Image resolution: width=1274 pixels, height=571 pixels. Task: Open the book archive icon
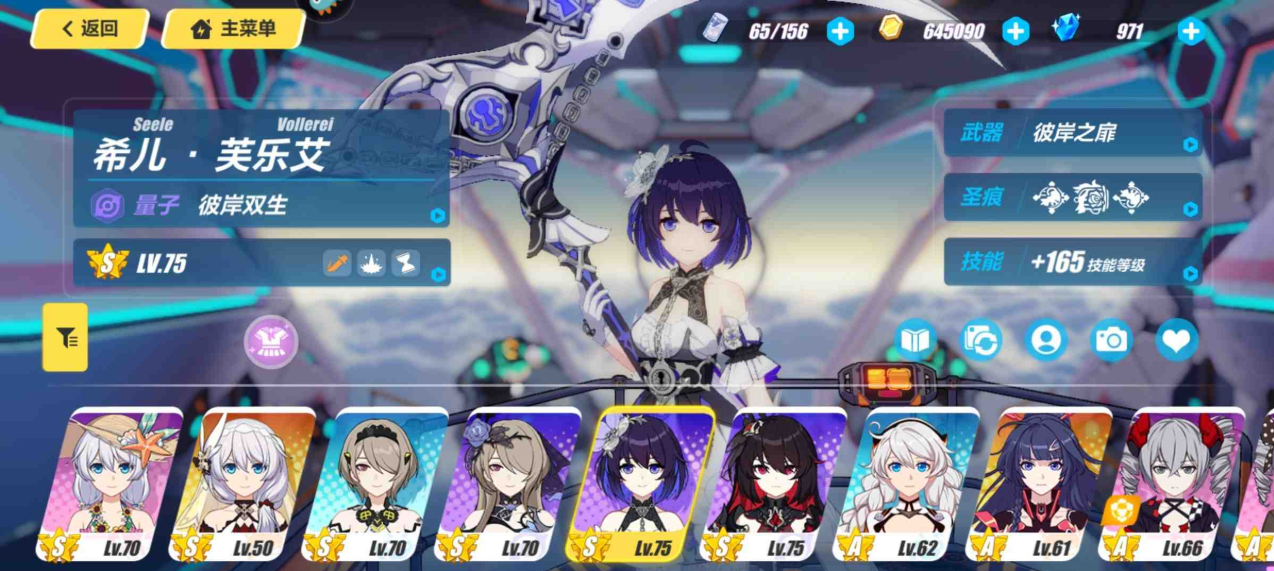click(x=915, y=340)
